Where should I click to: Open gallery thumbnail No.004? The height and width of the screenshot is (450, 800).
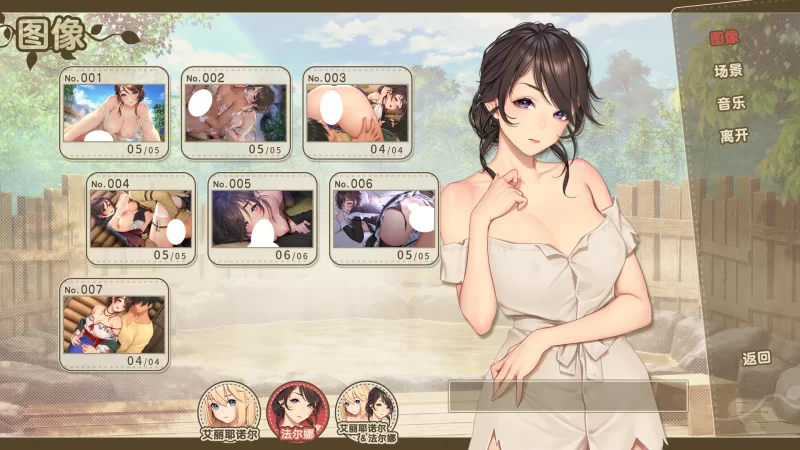(139, 218)
